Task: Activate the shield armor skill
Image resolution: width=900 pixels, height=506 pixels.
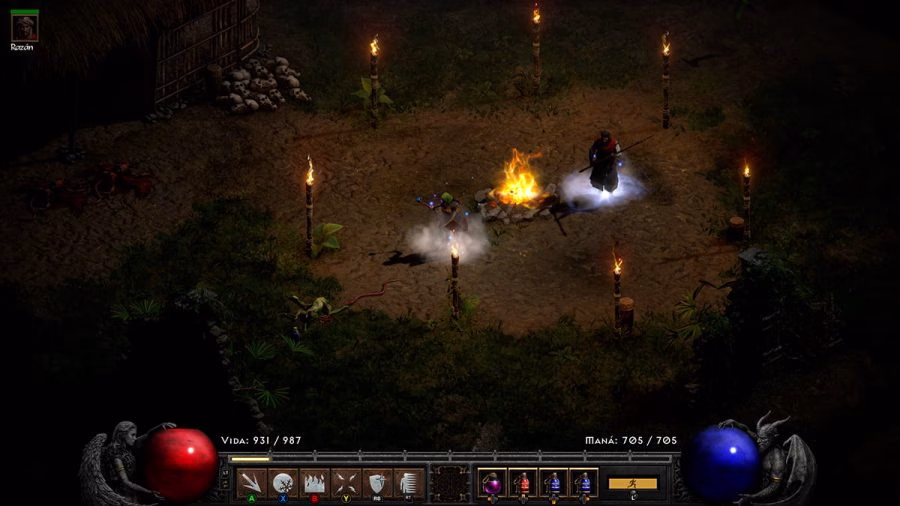Action: [377, 483]
